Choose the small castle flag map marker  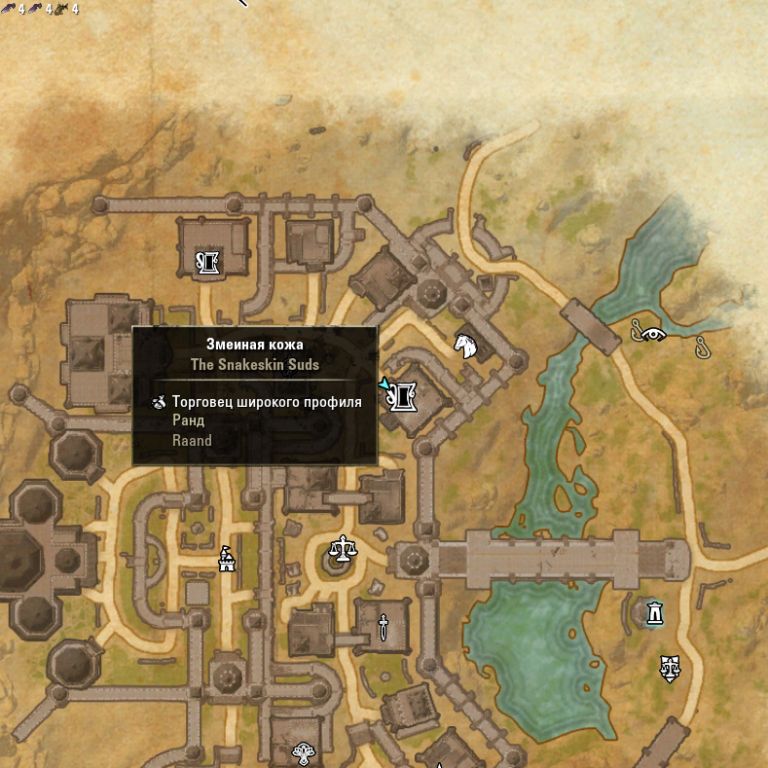[x=228, y=558]
